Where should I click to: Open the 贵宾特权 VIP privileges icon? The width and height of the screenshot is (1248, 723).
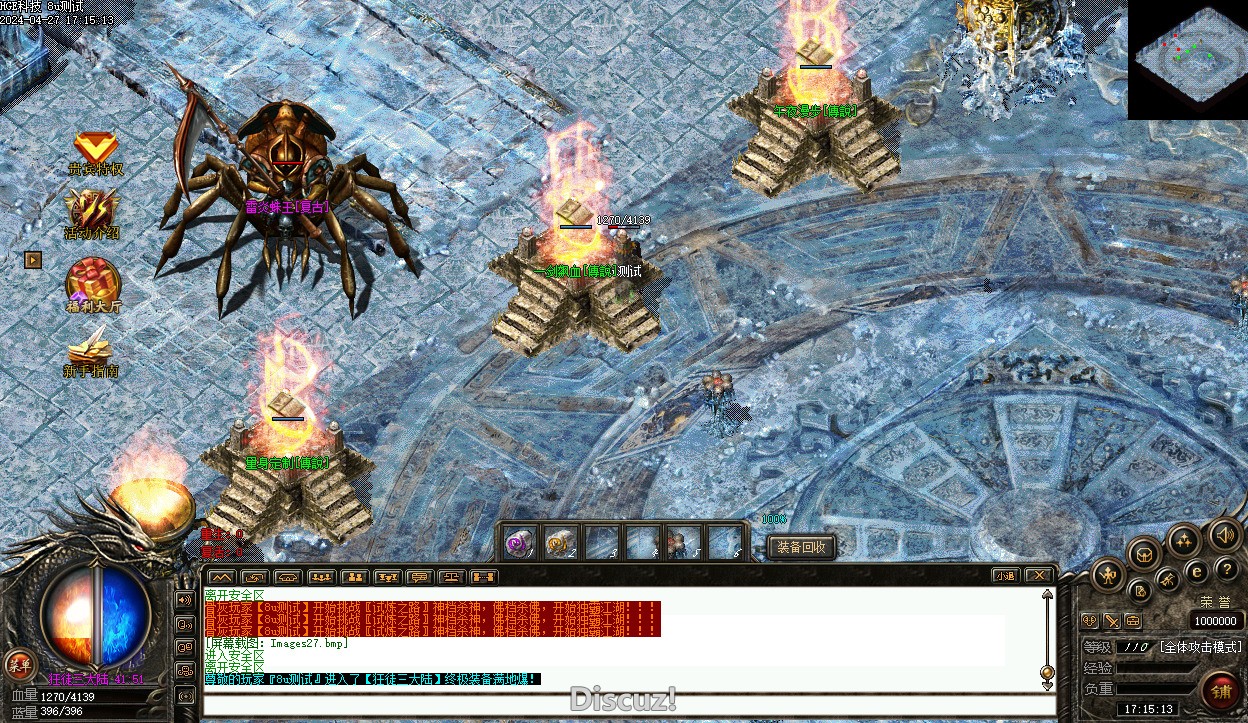(x=96, y=152)
